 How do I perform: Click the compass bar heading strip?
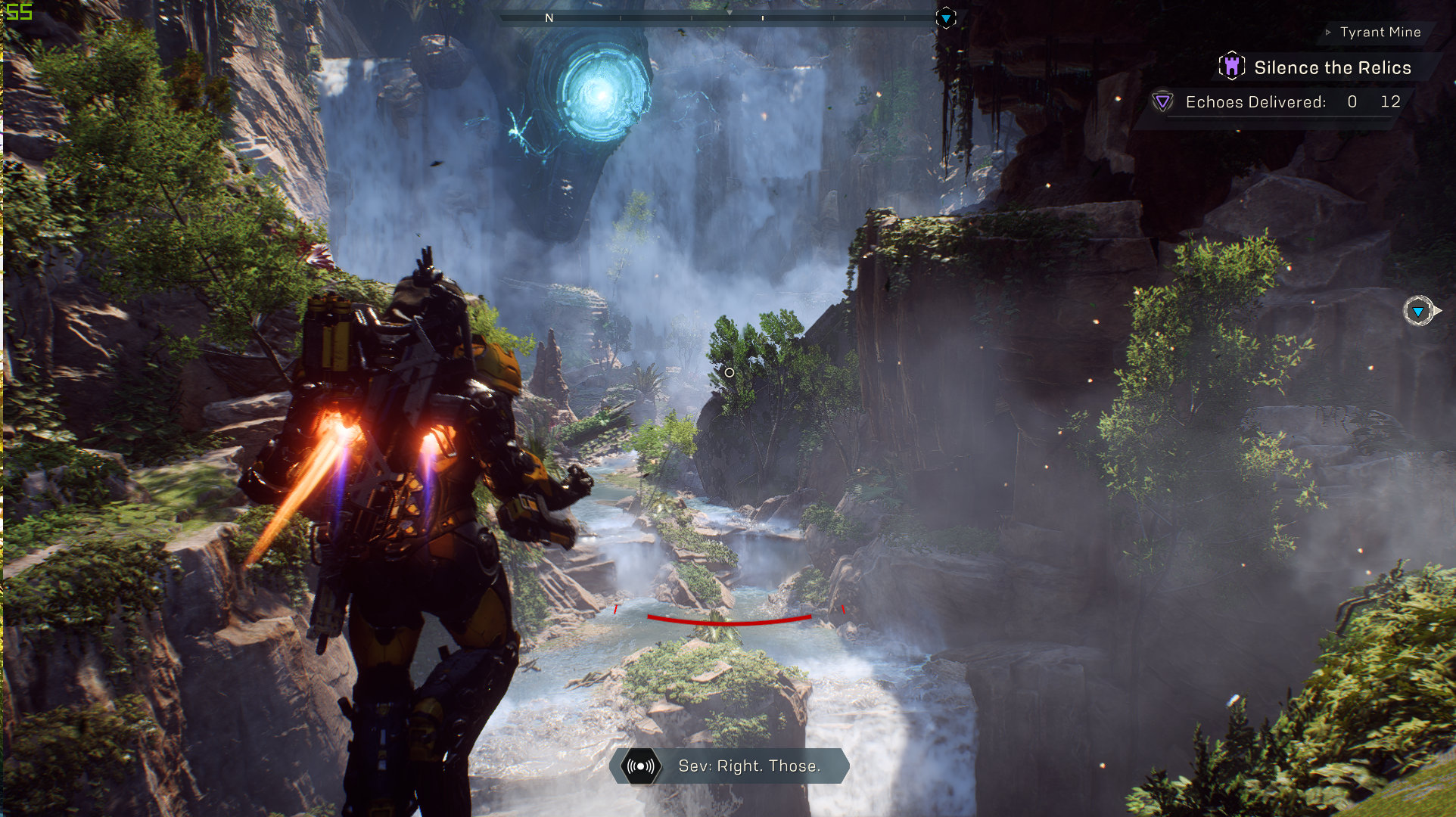715,17
